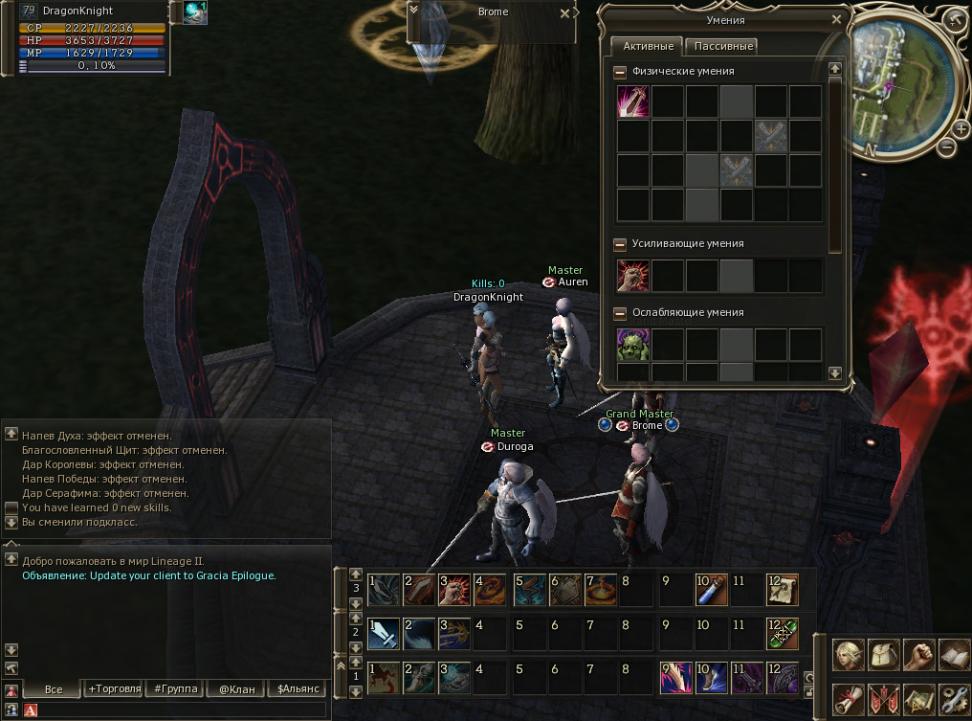
Task: Click the chat message input field
Action: (180, 709)
